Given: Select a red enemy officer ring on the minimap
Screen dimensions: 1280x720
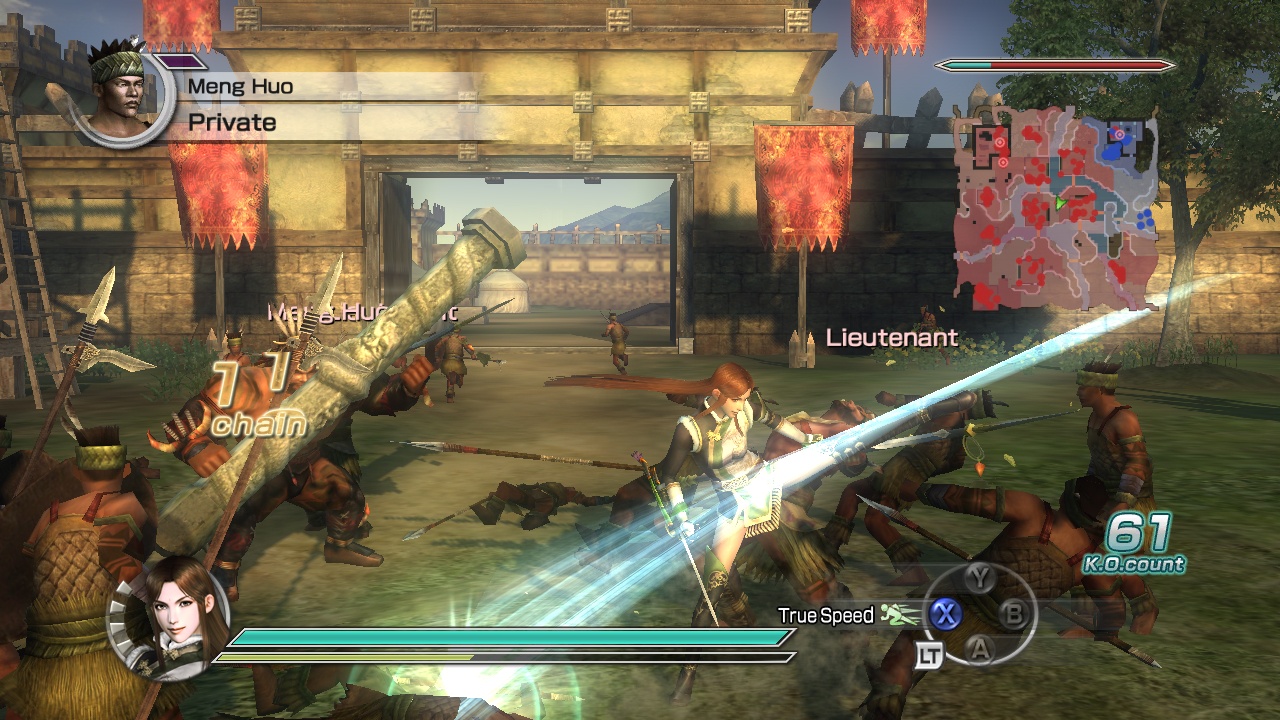Looking at the screenshot, I should point(1000,141).
